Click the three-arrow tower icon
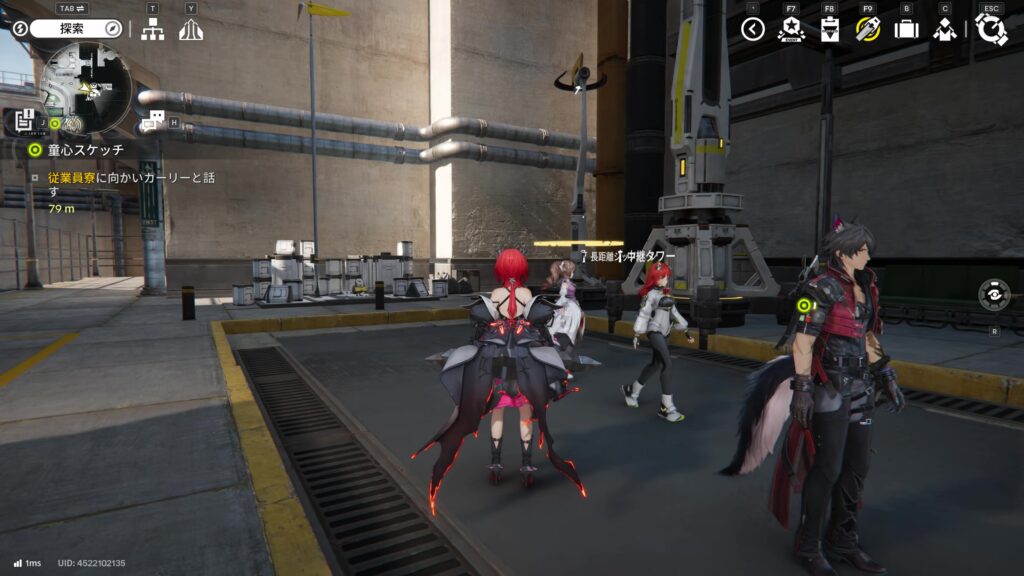Image resolution: width=1024 pixels, height=576 pixels. pos(191,29)
